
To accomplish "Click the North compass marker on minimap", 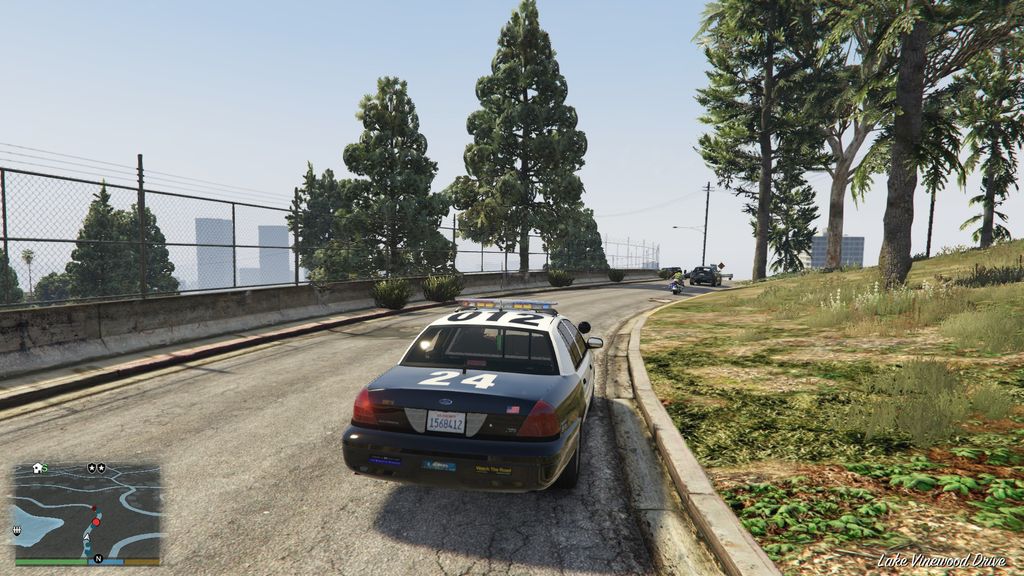I will coord(98,558).
